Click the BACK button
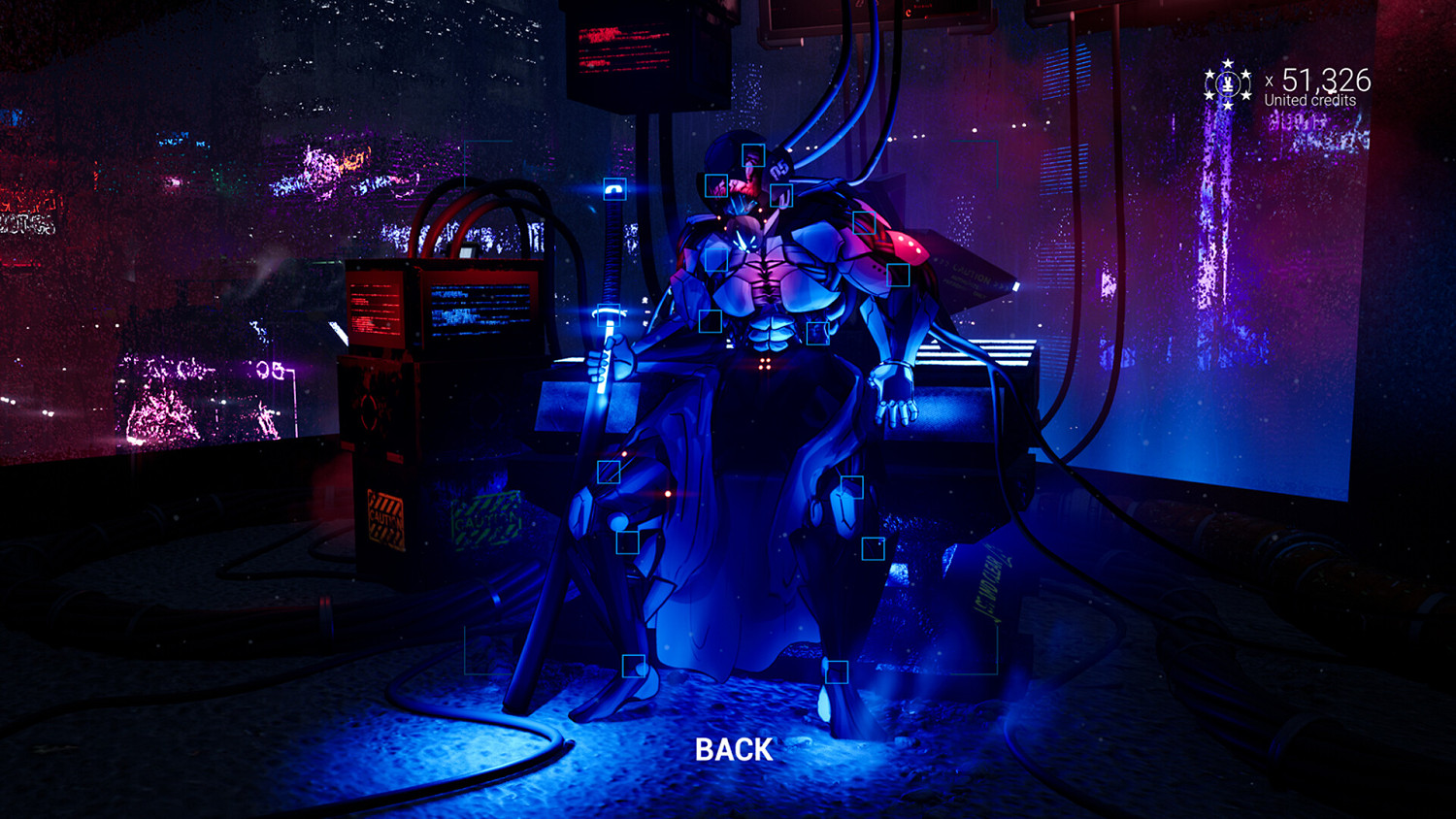The width and height of the screenshot is (1456, 819). click(734, 749)
